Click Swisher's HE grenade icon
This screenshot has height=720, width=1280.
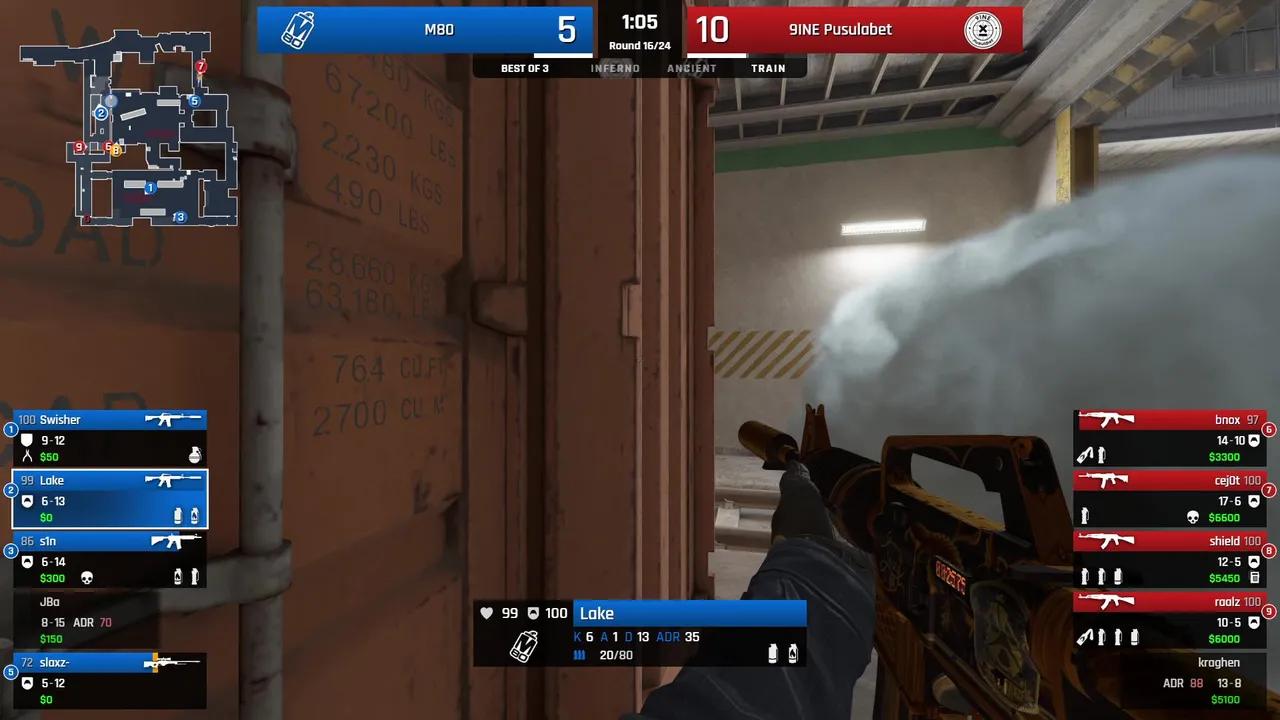tap(193, 455)
